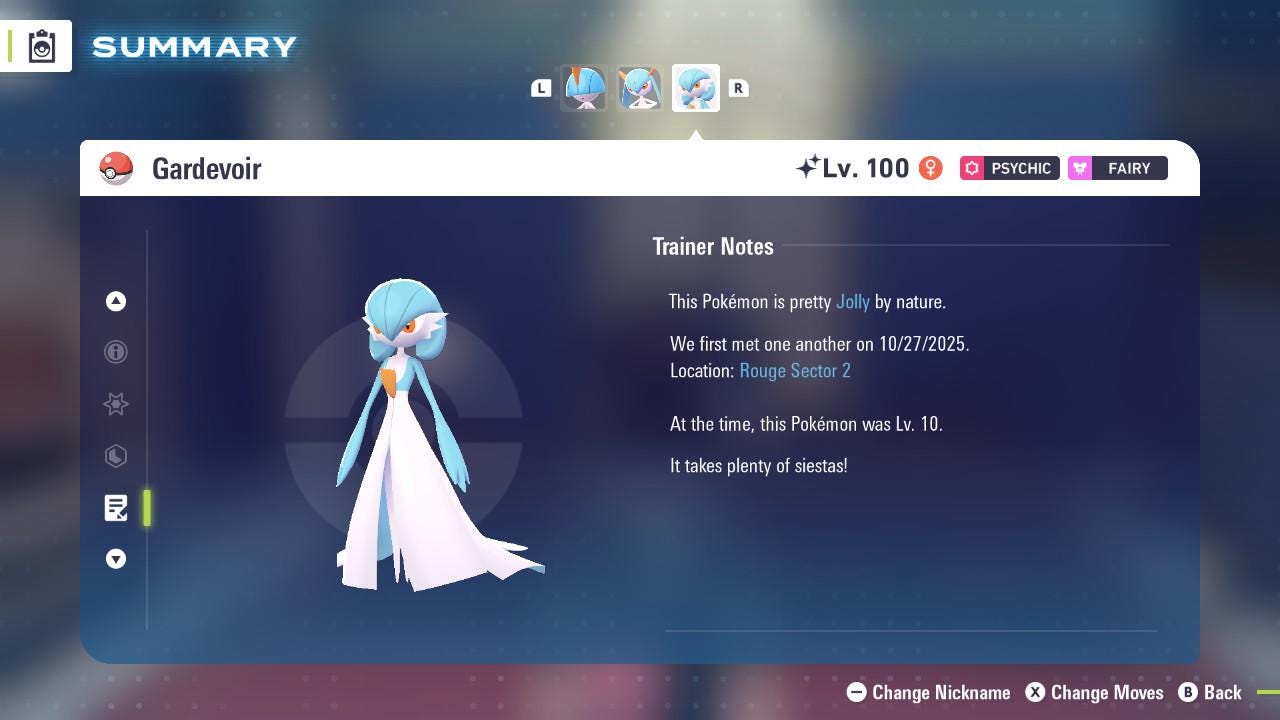Select the pink FAIRY type badge
1280x720 pixels.
[x=1117, y=168]
